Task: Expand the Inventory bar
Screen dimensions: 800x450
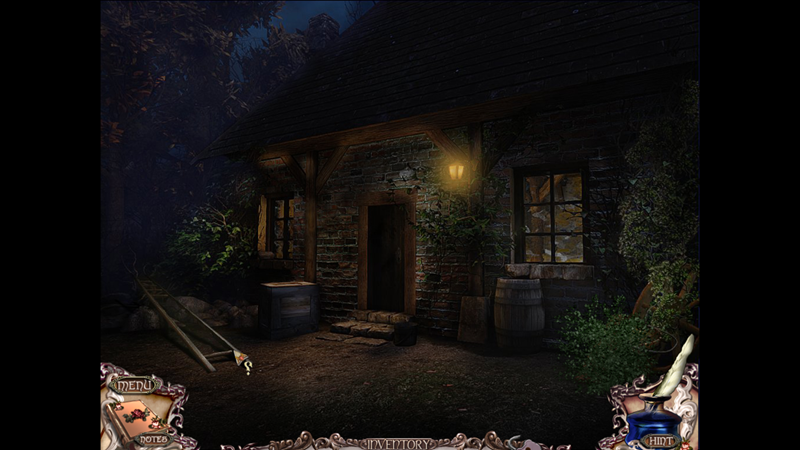Action: (399, 443)
